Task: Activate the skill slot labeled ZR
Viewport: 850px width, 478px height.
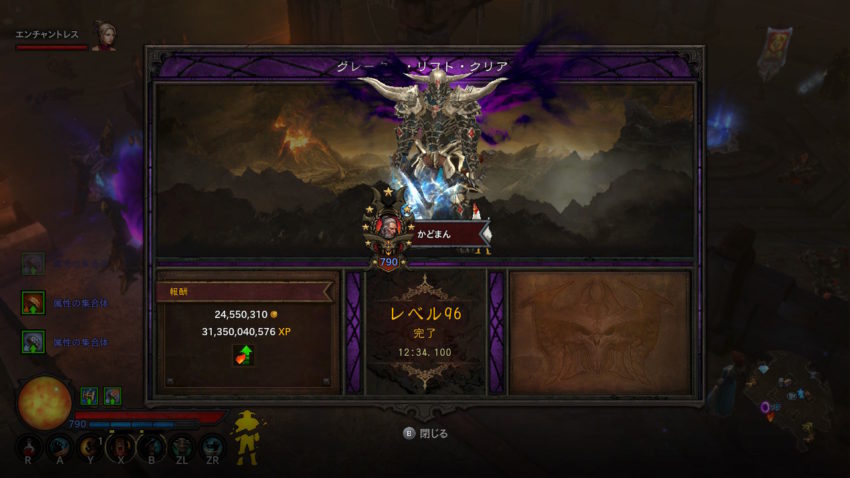Action: tap(213, 446)
